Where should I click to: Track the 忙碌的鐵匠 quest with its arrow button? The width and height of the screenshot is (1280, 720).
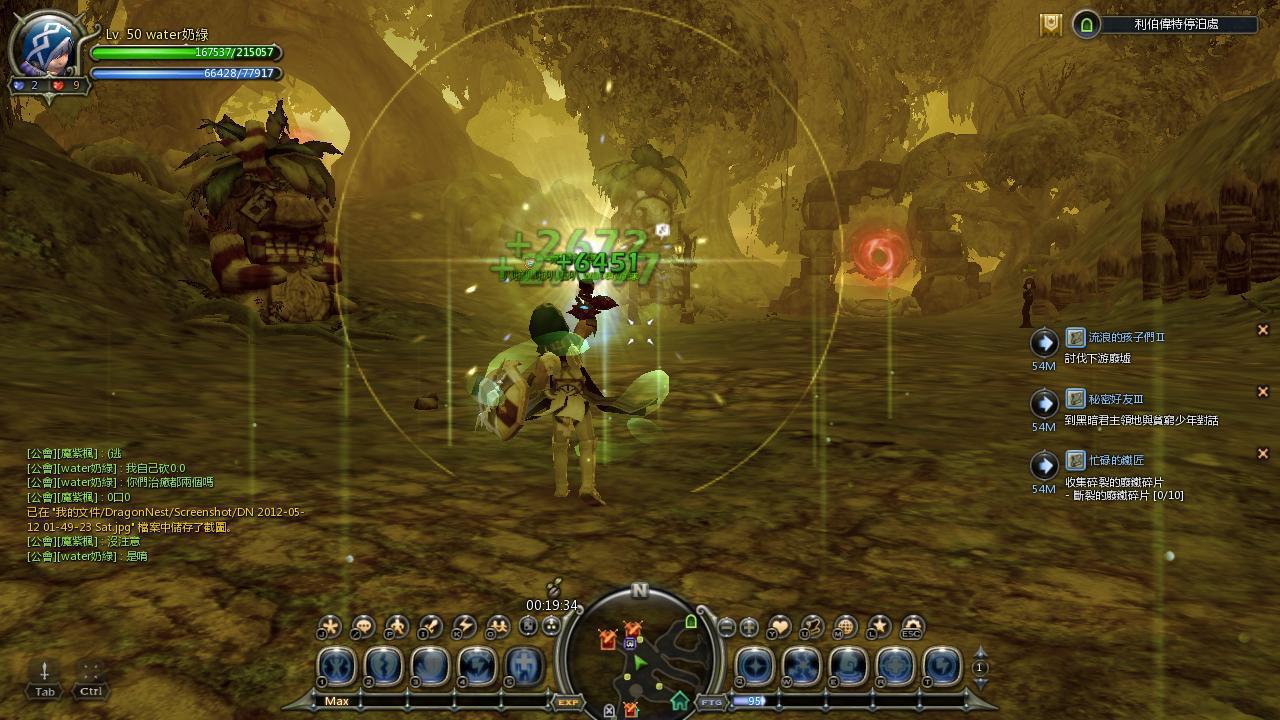click(x=1044, y=466)
